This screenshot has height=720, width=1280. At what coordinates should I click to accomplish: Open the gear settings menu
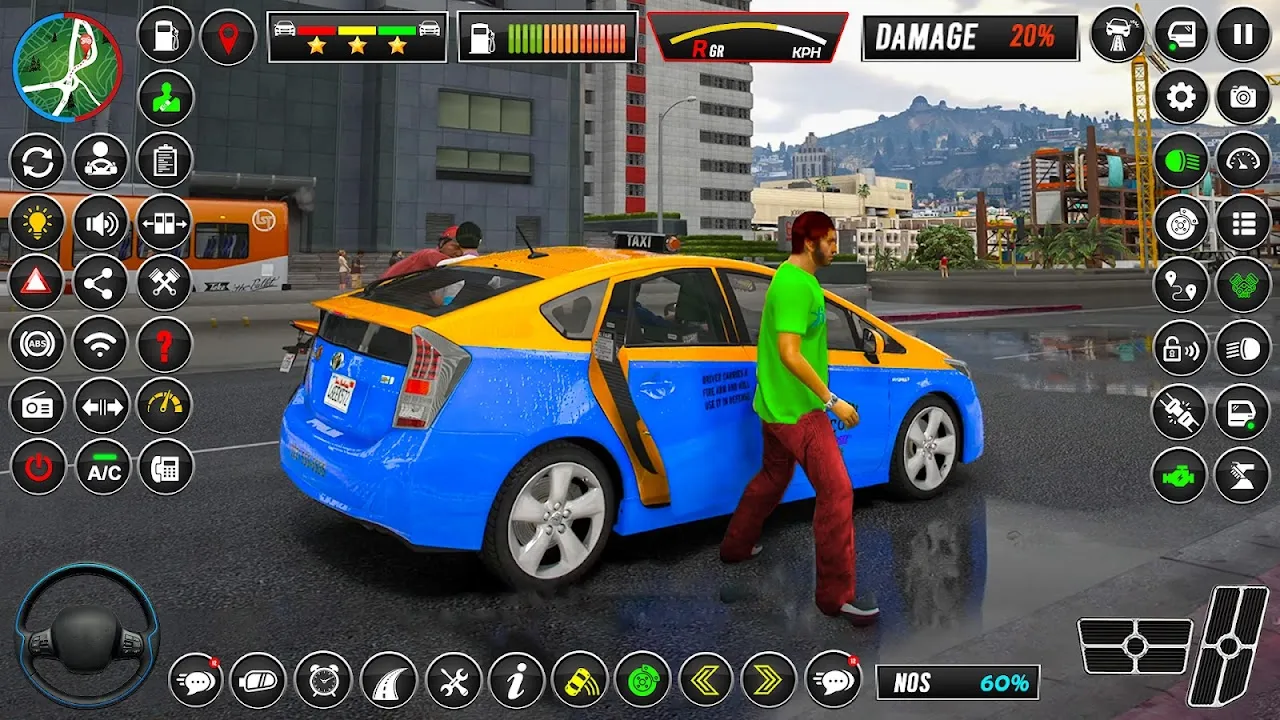(1181, 97)
